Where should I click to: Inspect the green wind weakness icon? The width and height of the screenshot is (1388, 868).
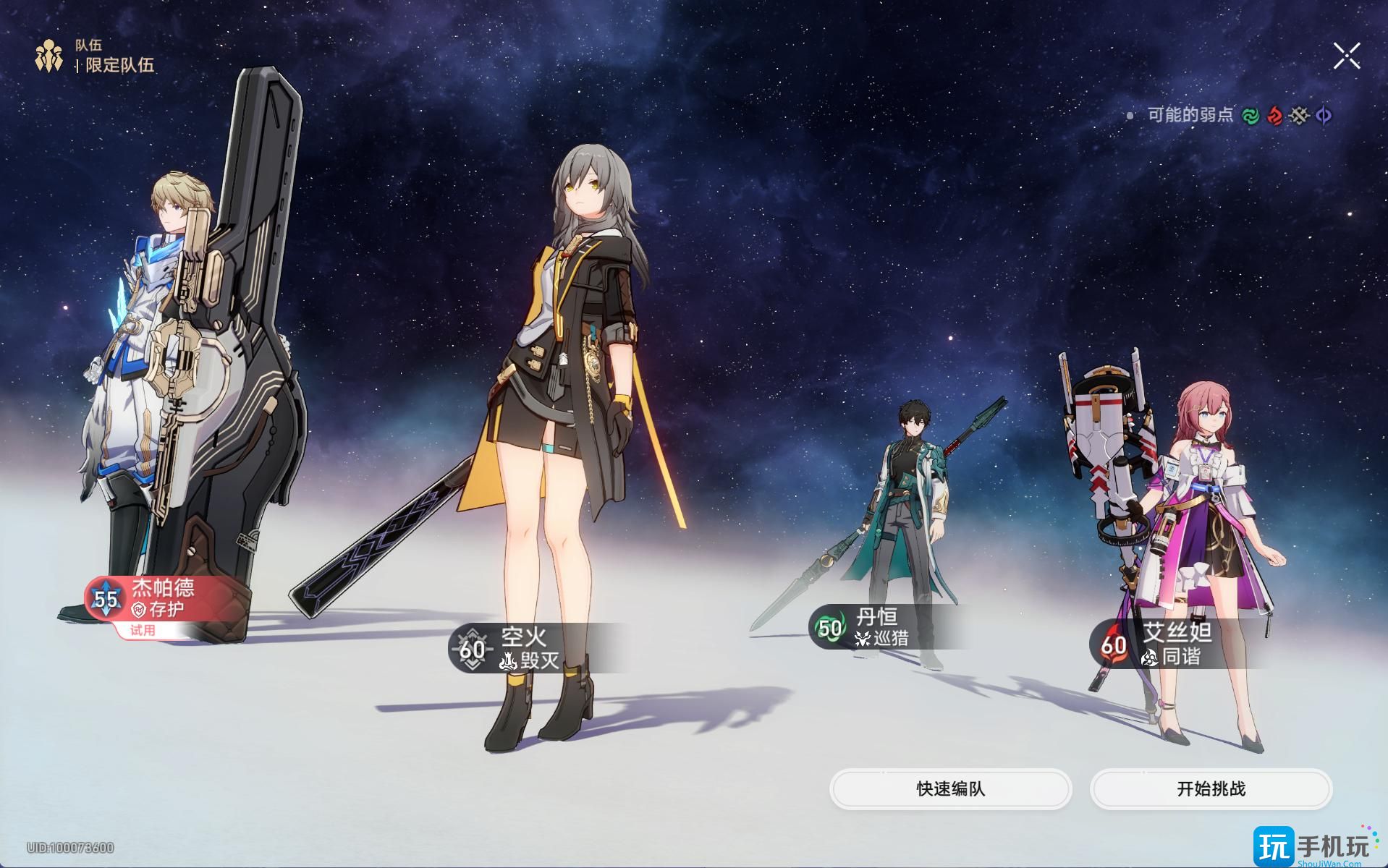click(x=1251, y=116)
